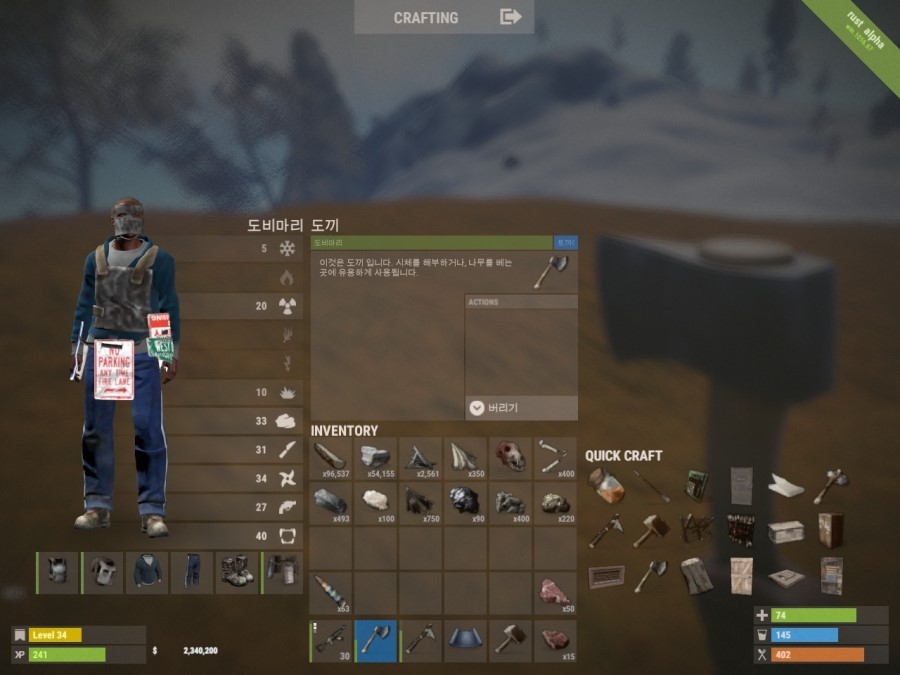
Task: Select the raw meat x50 slot
Action: [555, 592]
